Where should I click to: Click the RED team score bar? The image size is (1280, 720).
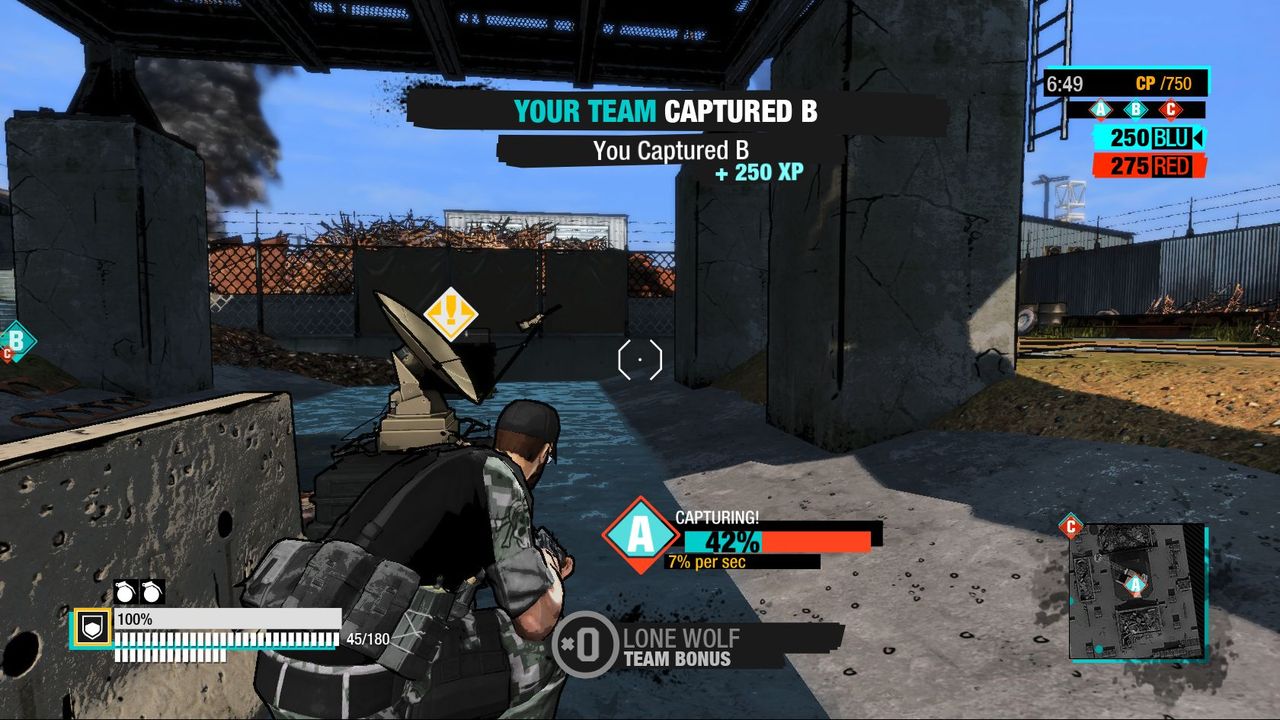pyautogui.click(x=1149, y=165)
